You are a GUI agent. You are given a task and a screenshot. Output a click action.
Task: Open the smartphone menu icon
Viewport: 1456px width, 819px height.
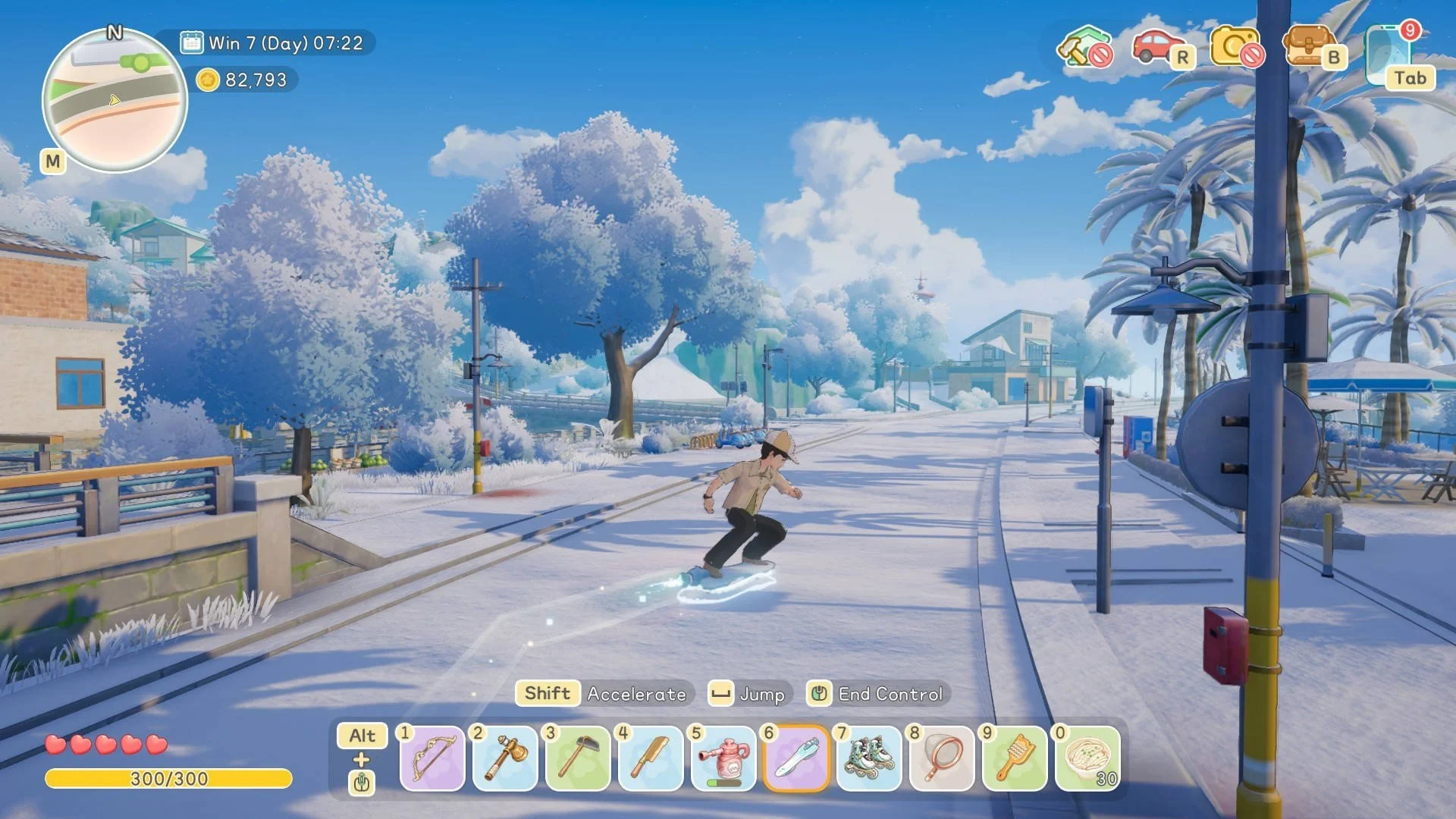click(1389, 55)
